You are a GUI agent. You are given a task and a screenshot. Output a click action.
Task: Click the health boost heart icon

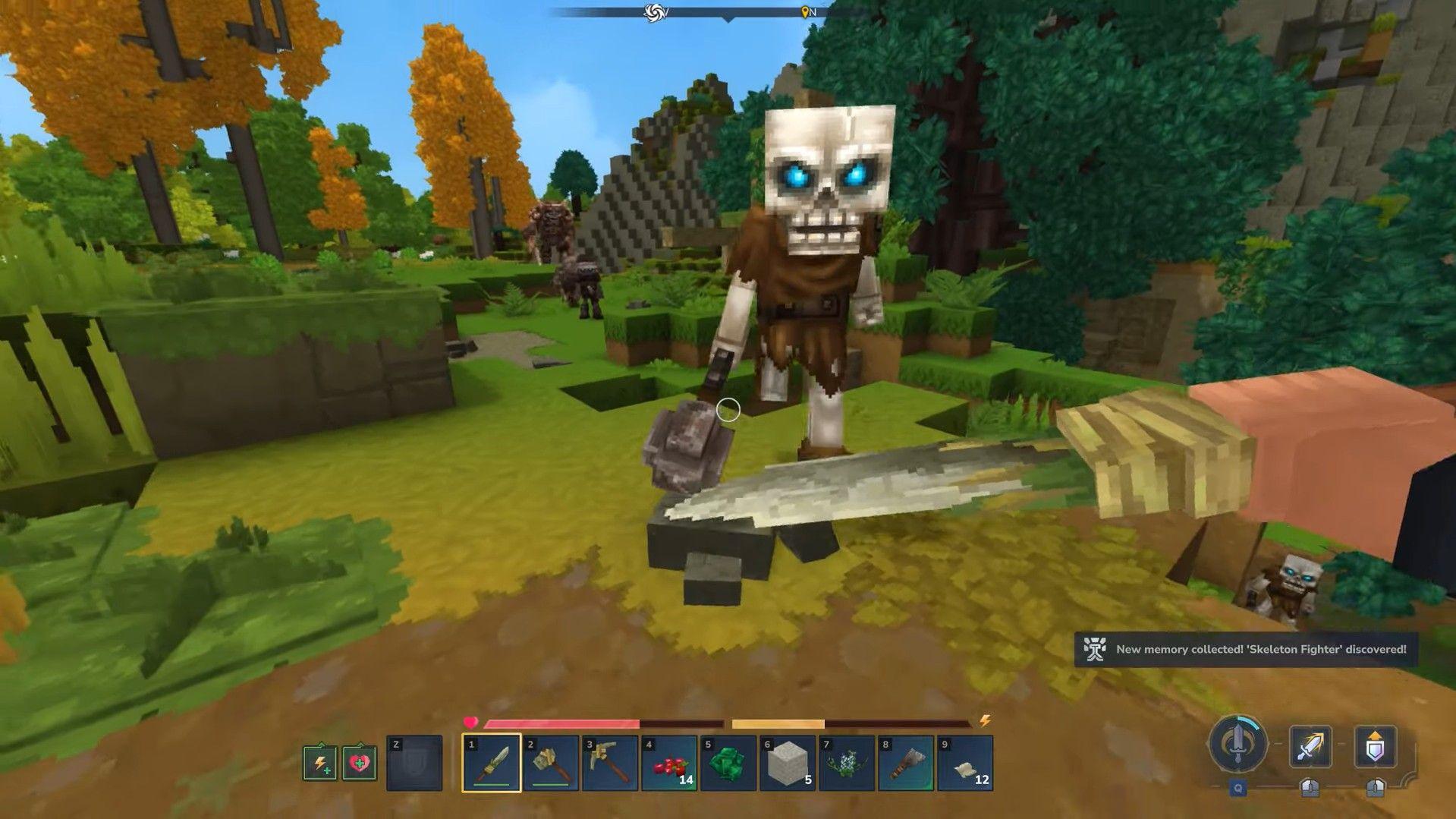358,761
